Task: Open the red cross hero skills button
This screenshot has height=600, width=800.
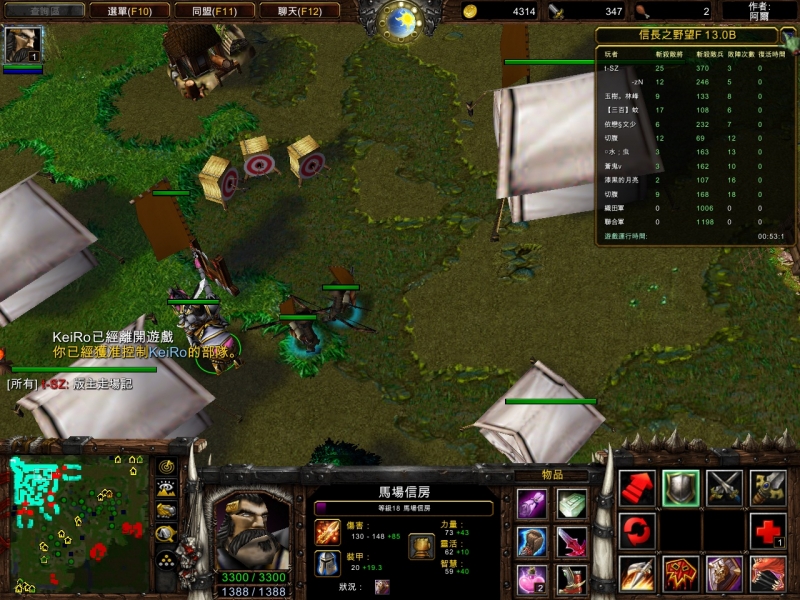Action: pyautogui.click(x=768, y=530)
